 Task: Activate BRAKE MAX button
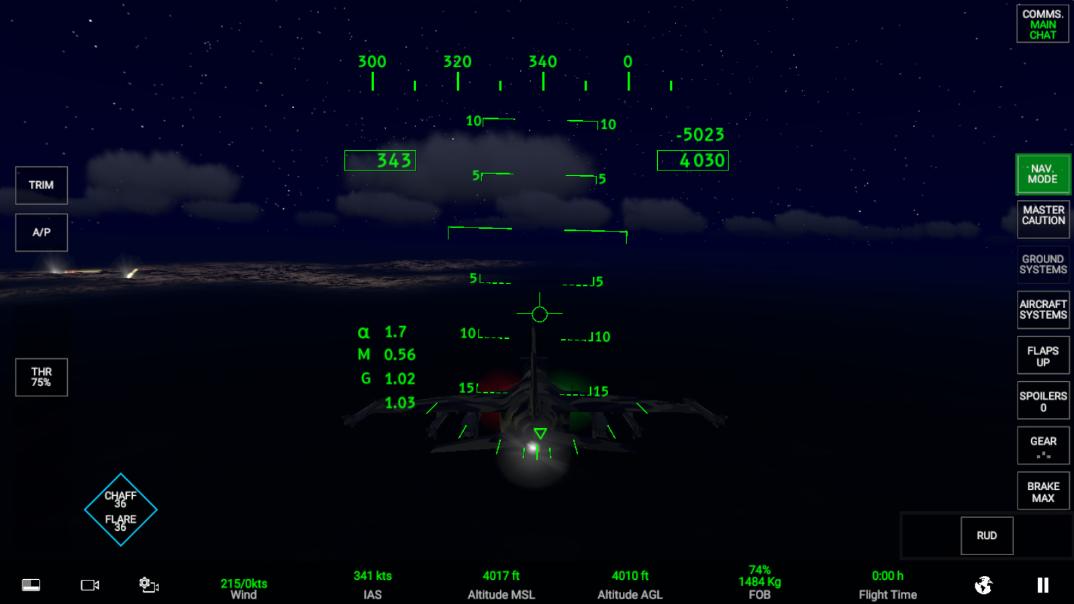pyautogui.click(x=1042, y=492)
